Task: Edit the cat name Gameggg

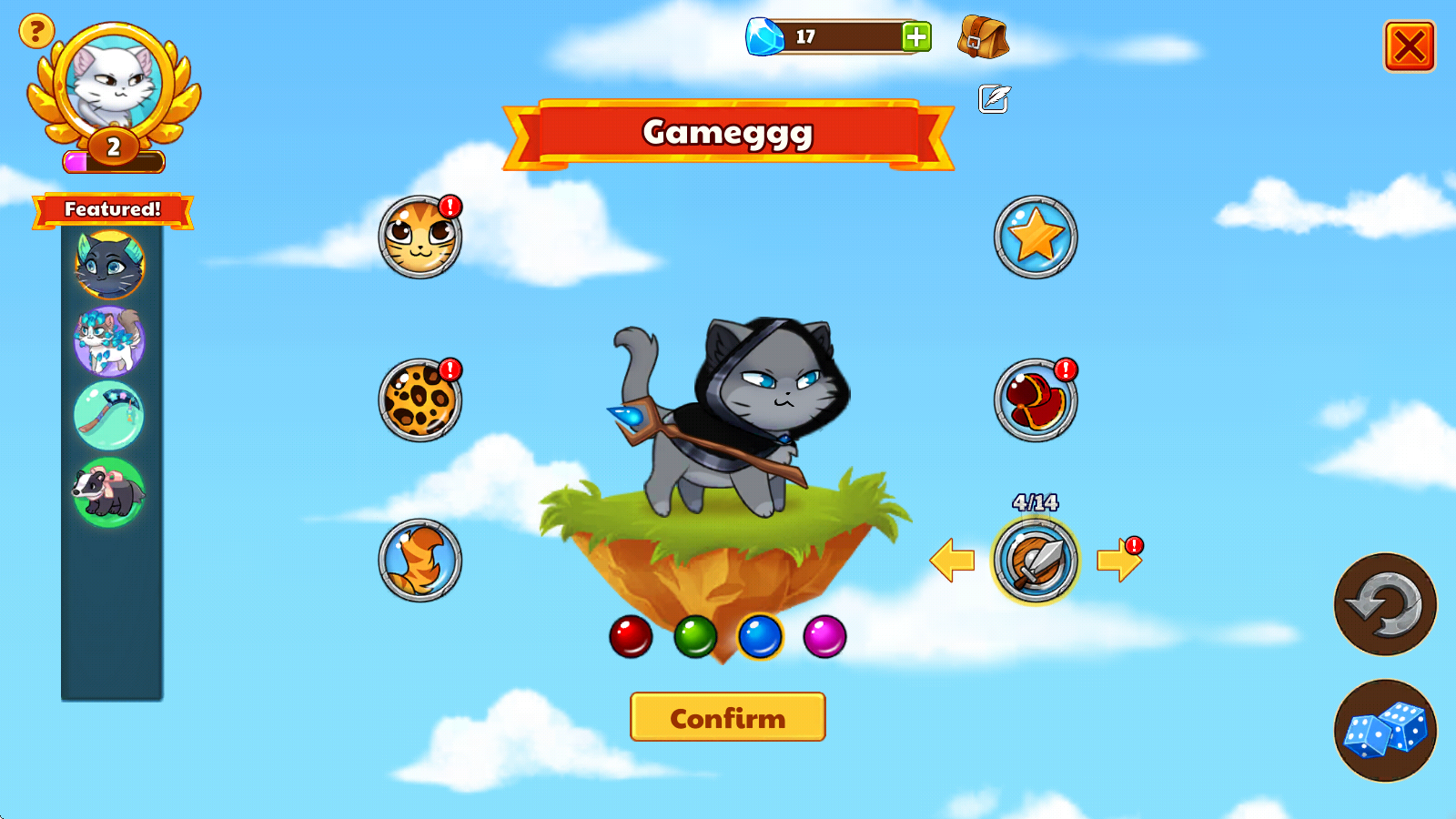Action: (x=994, y=98)
